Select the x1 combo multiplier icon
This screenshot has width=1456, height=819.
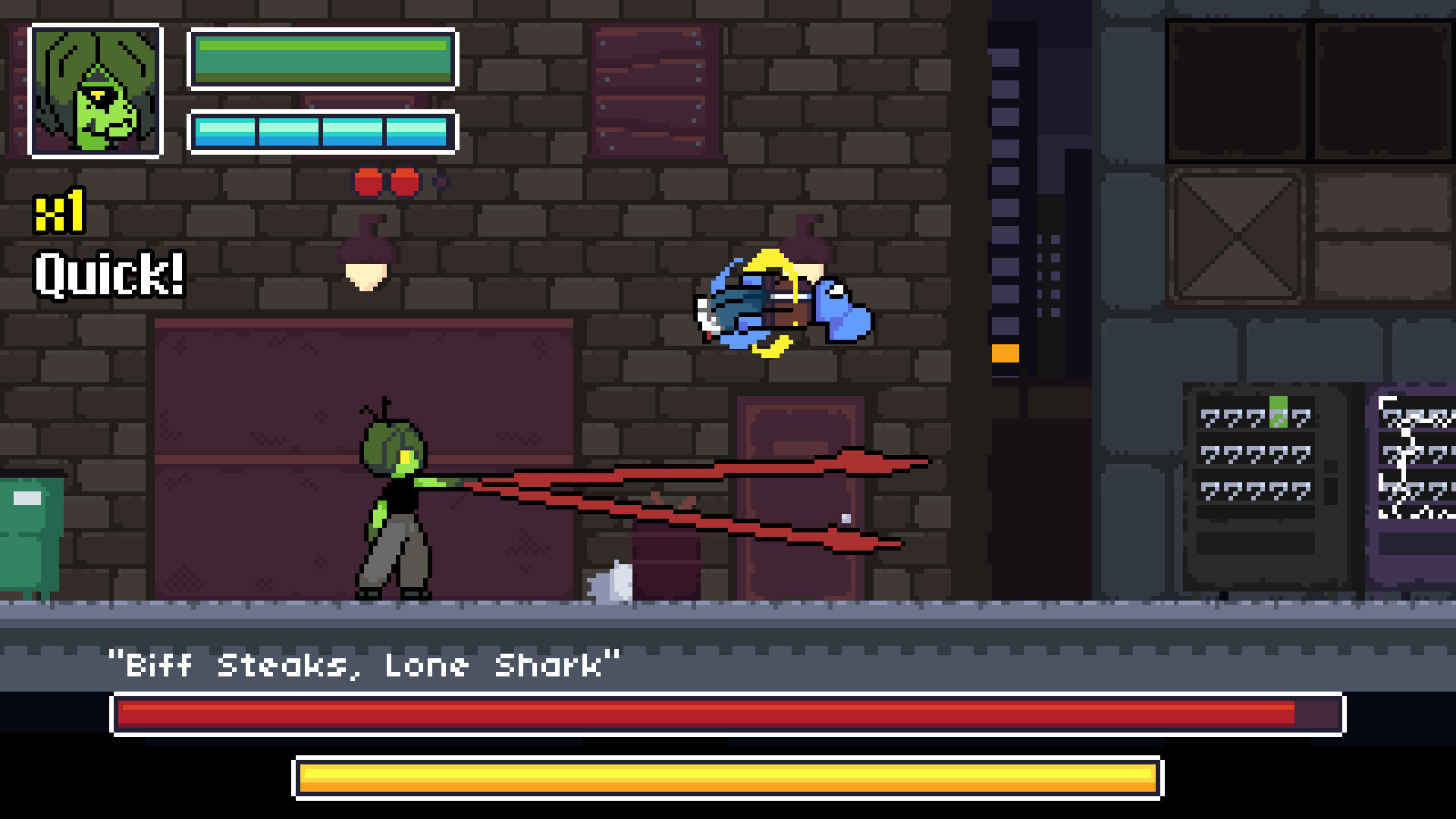pyautogui.click(x=60, y=212)
